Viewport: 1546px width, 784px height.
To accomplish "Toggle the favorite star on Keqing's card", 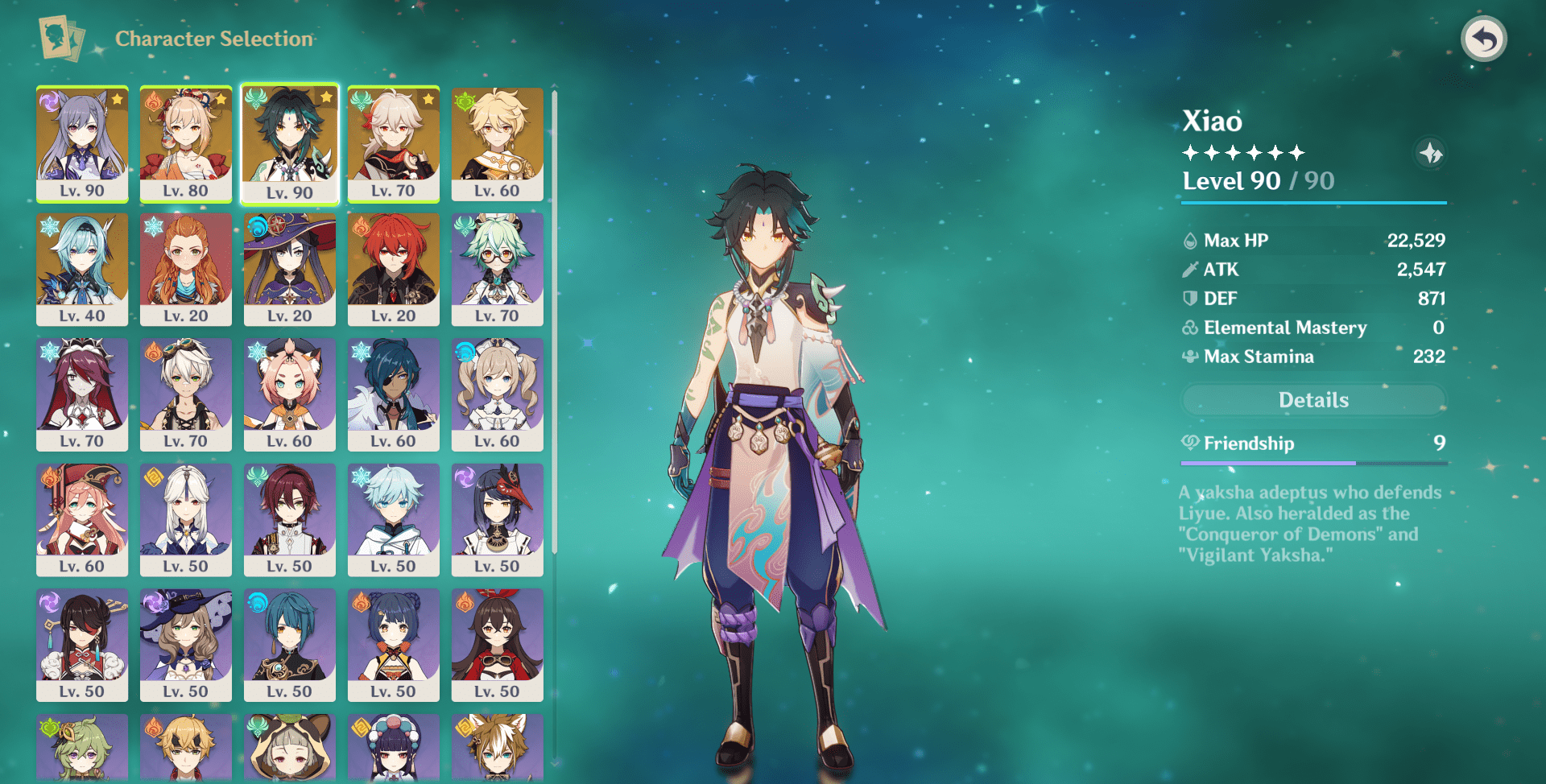I will point(118,98).
